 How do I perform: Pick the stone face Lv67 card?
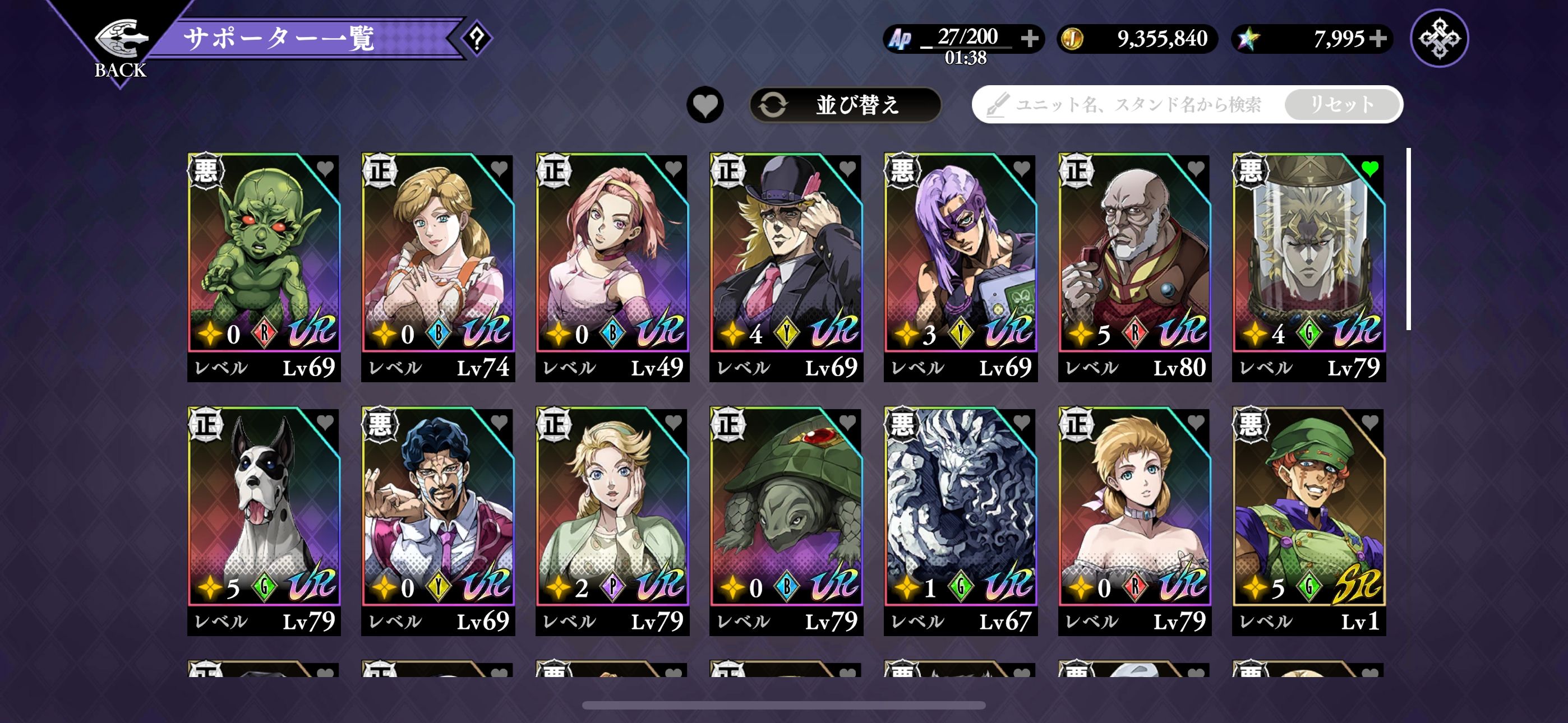coord(960,510)
